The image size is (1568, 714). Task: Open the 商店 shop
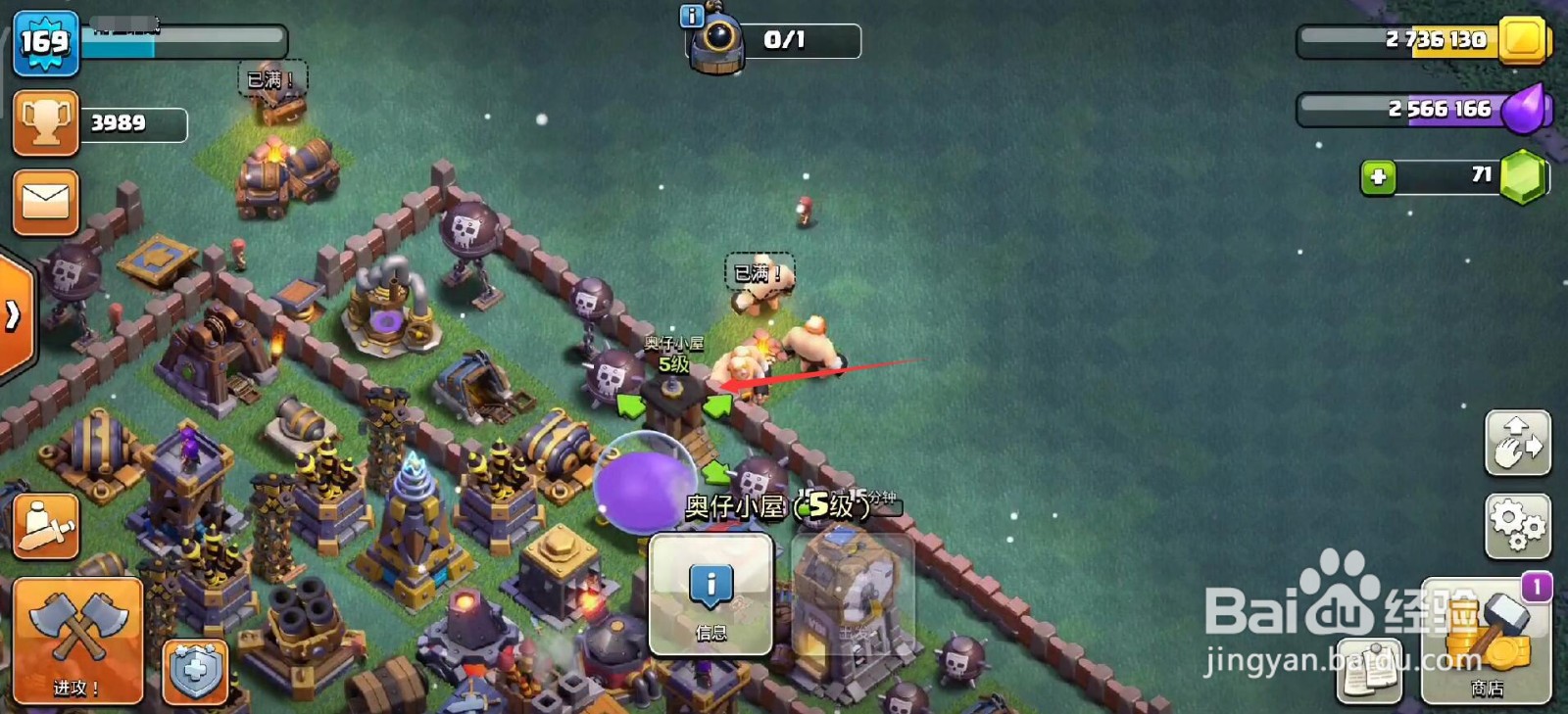[1486, 642]
